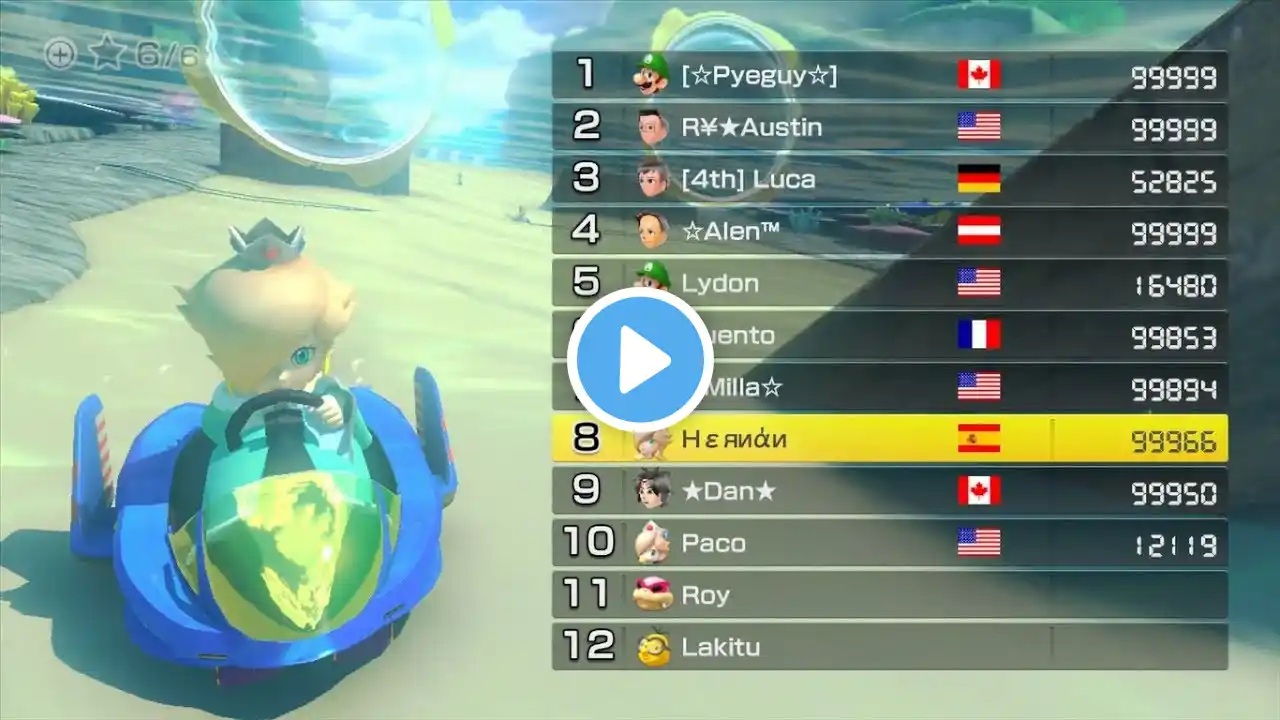Choose R¥★Austin's row in the rankings
1280x720 pixels.
click(889, 127)
